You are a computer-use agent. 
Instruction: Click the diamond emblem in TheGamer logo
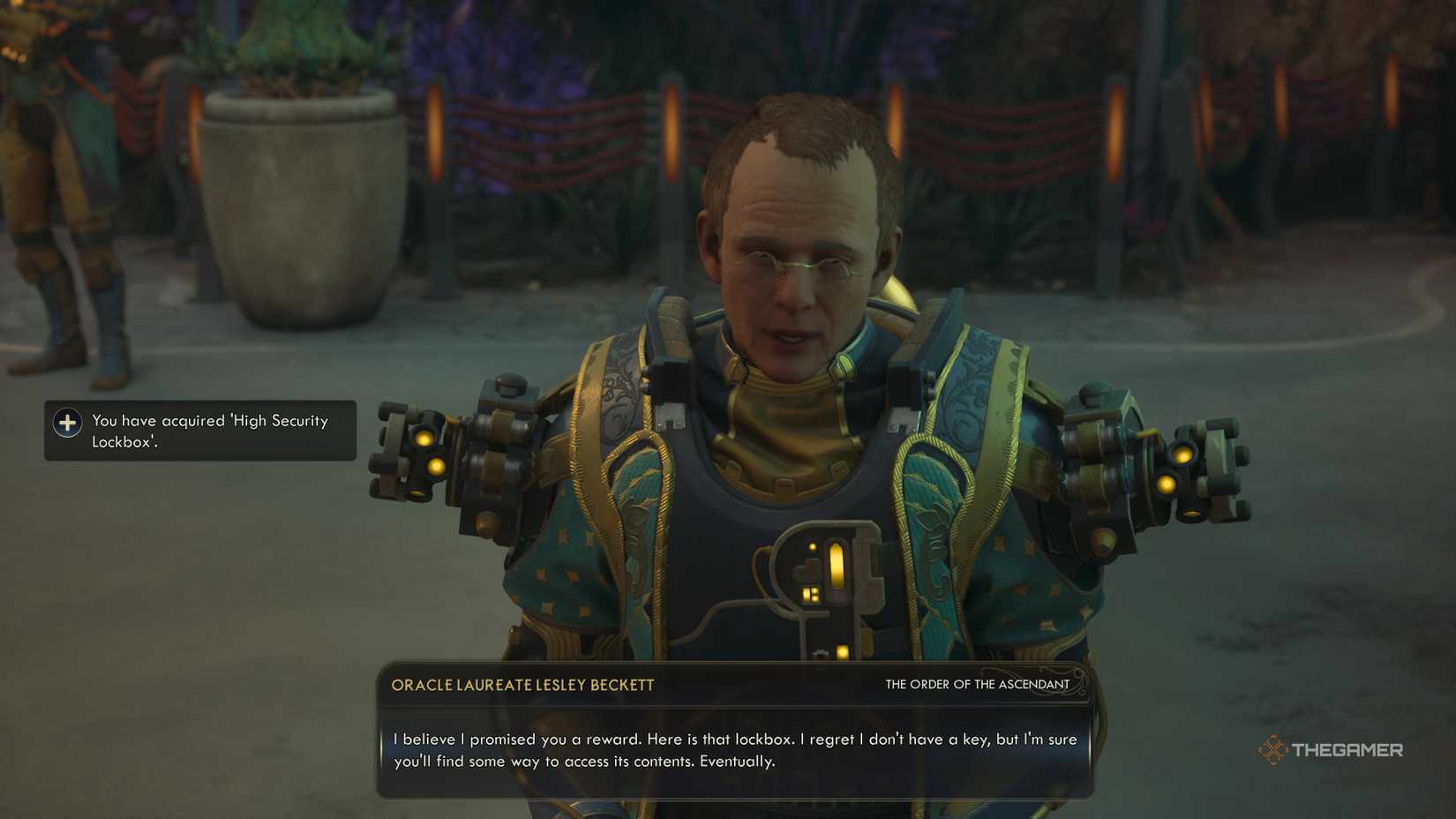pos(1272,749)
